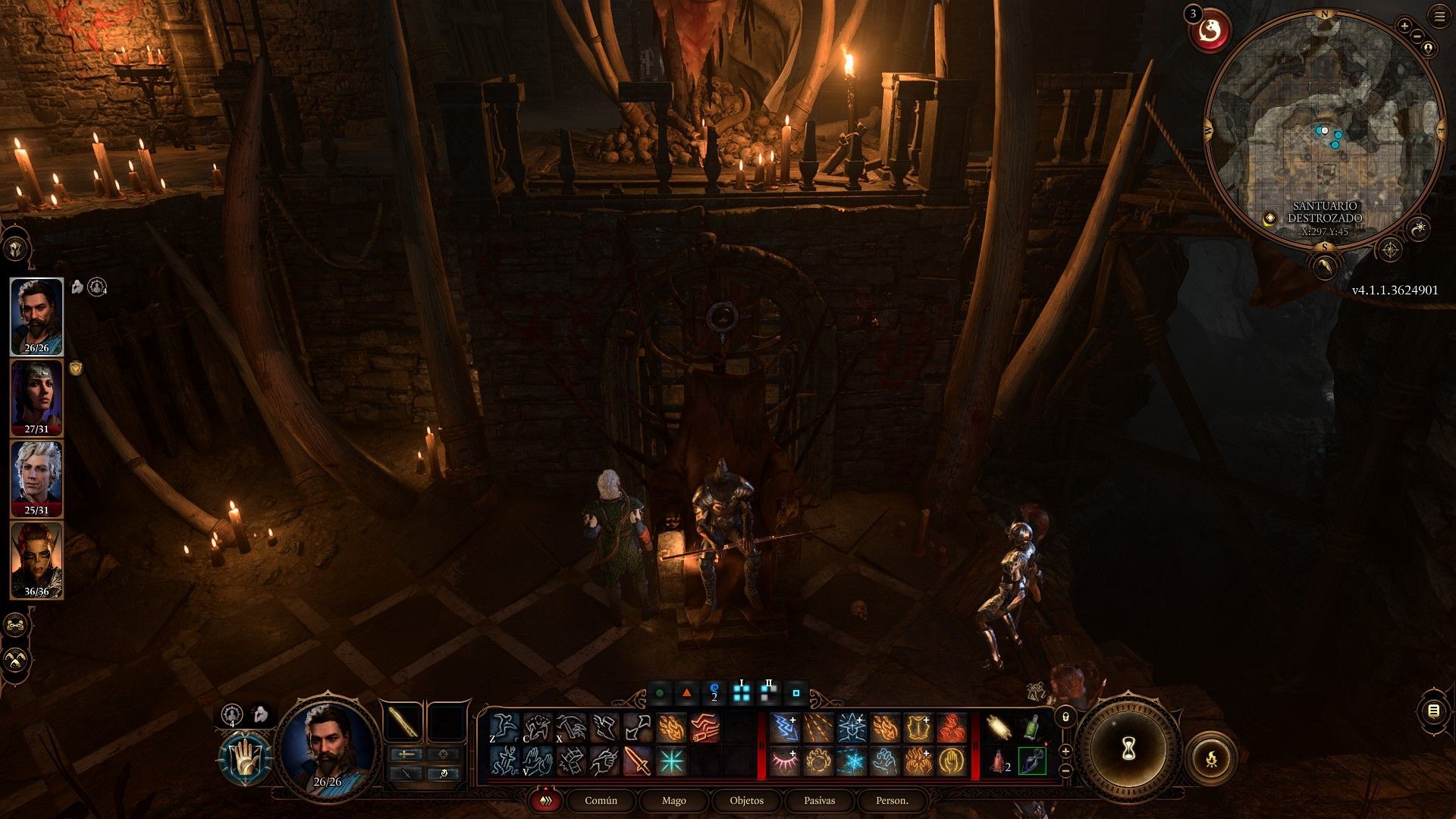Toggle the hotbar lock button

coord(1065,717)
